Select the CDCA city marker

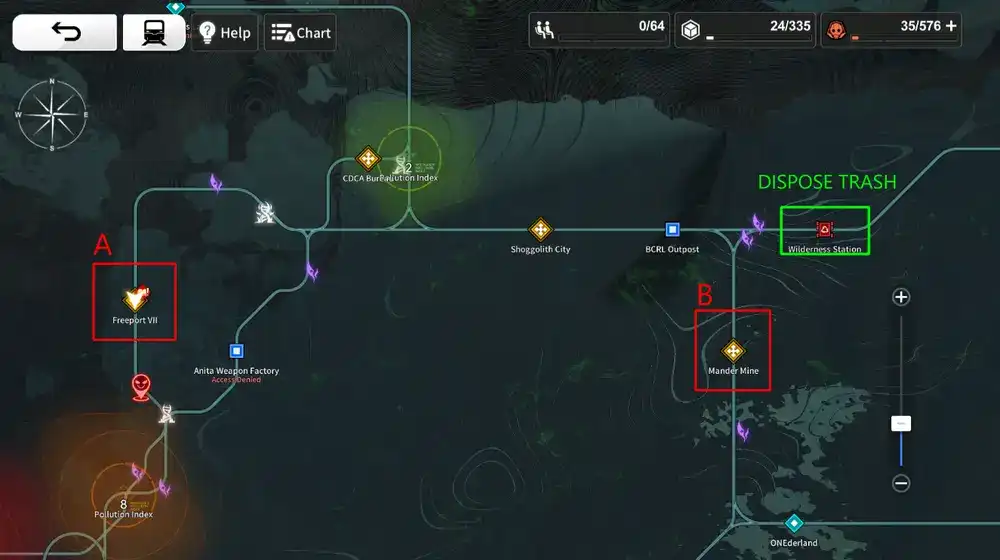pos(368,159)
